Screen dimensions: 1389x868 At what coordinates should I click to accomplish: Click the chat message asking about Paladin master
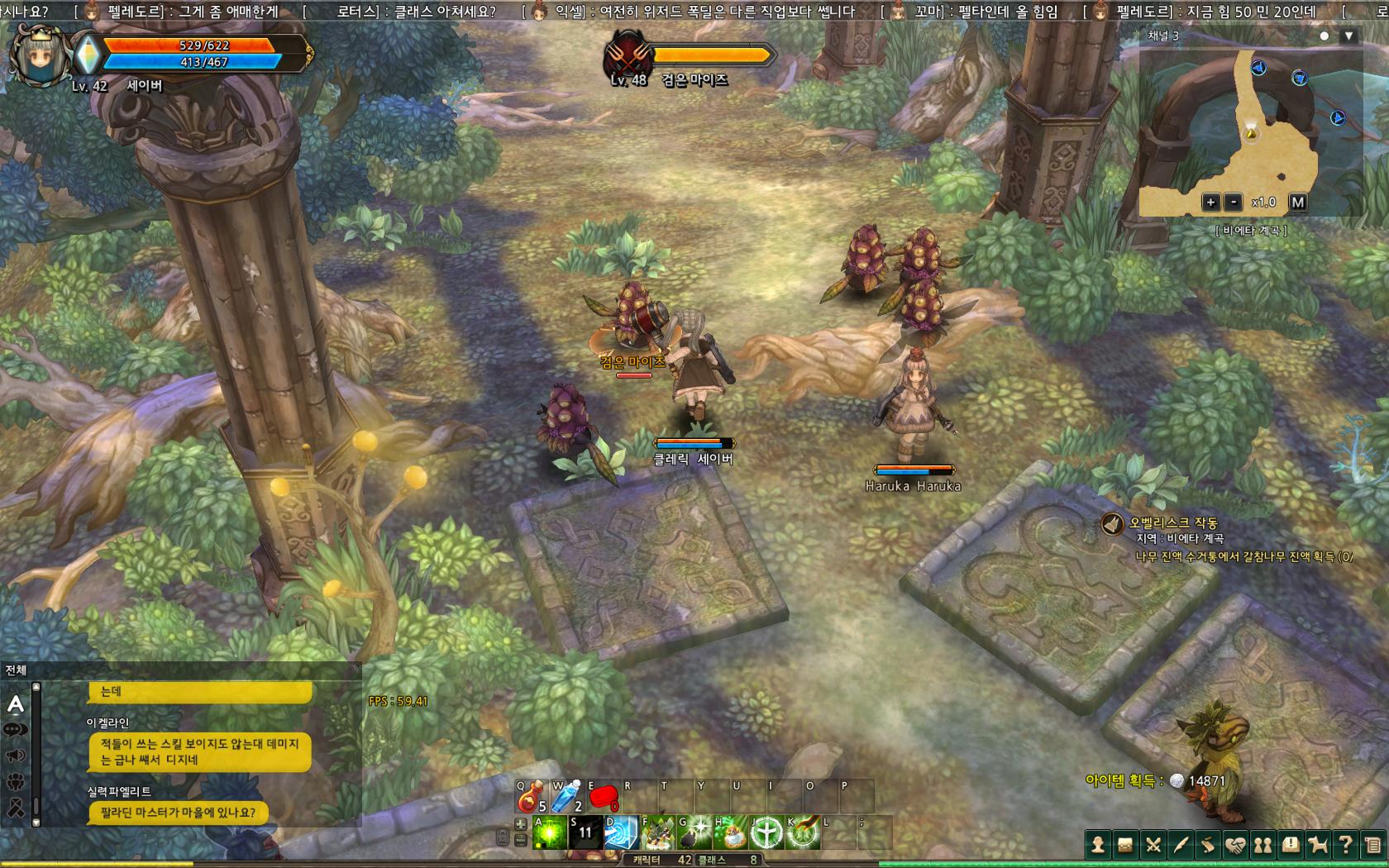tap(179, 813)
